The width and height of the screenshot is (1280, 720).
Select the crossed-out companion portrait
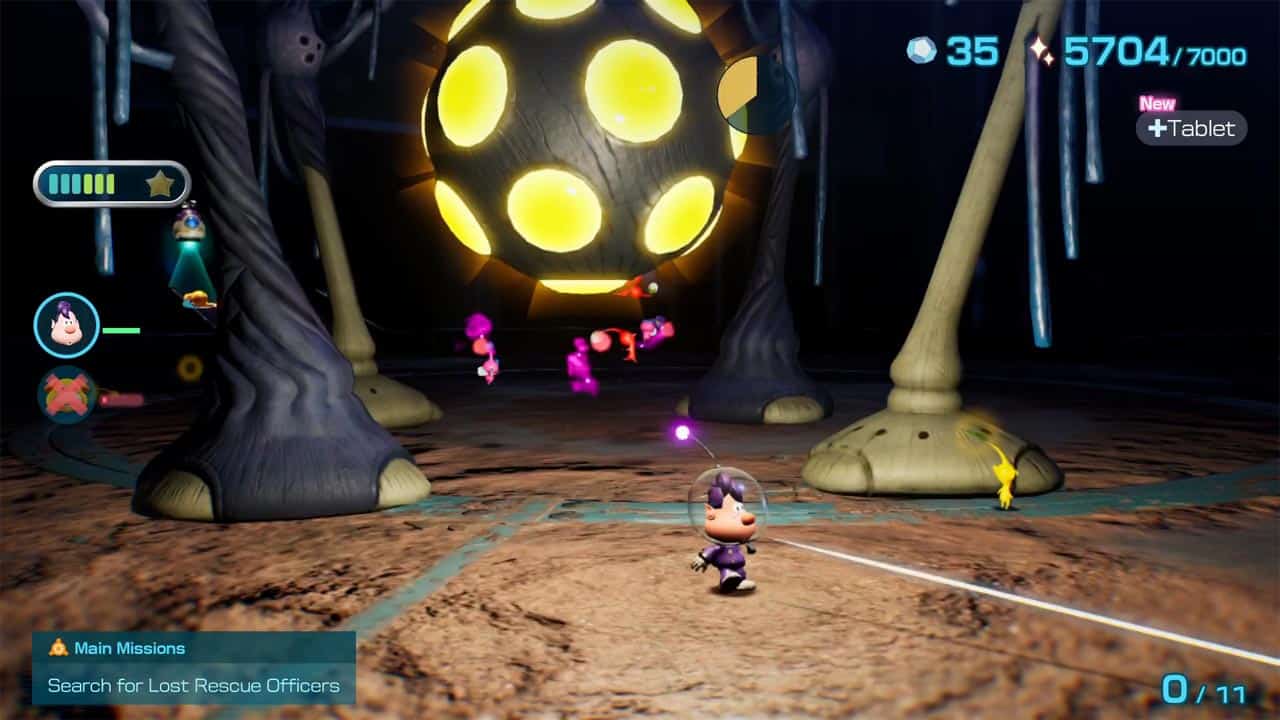pyautogui.click(x=66, y=394)
